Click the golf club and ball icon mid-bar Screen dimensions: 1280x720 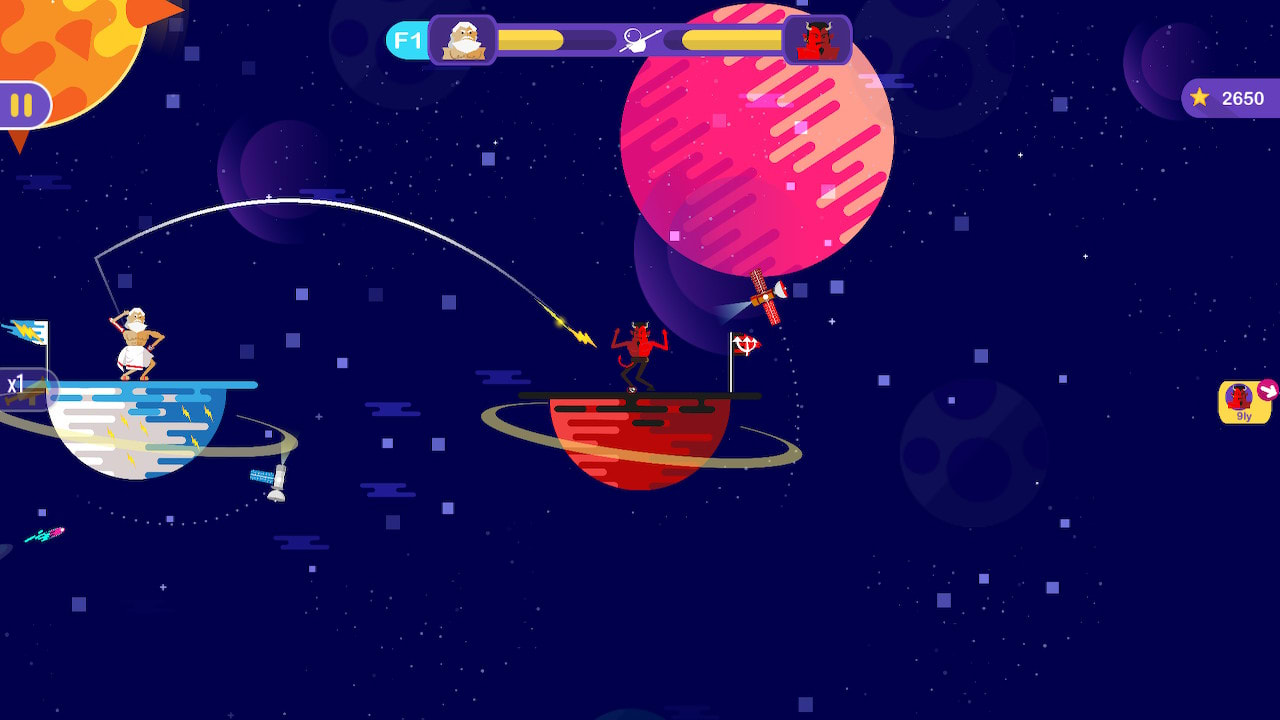[x=639, y=38]
